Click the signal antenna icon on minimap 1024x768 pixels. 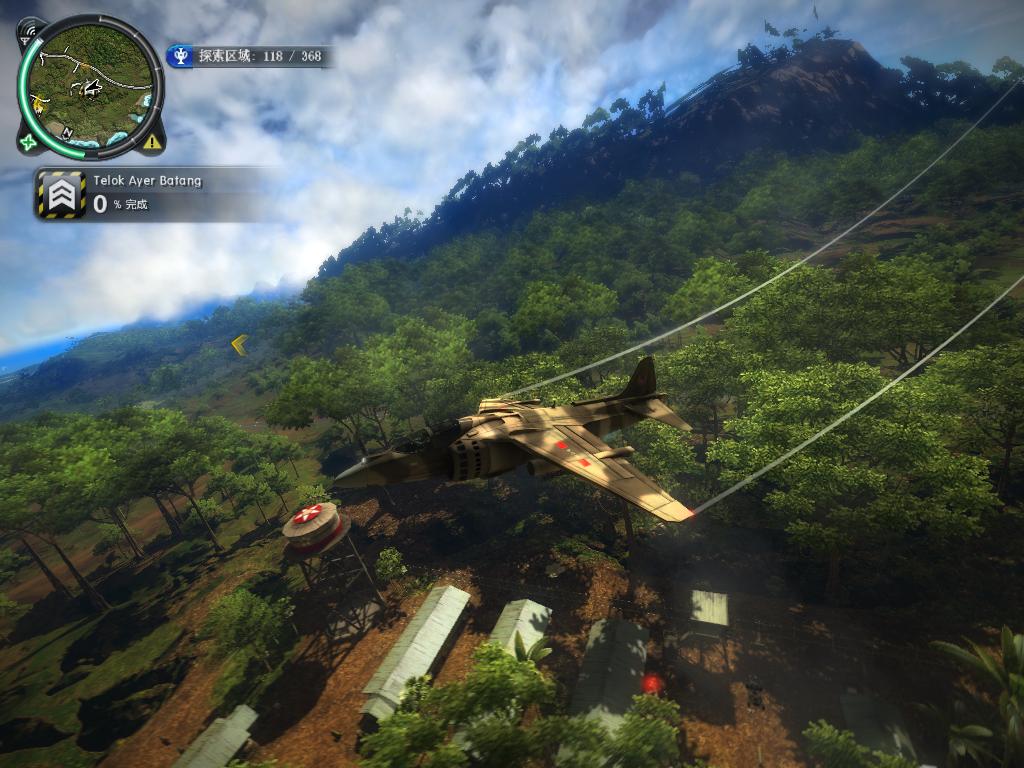pos(29,31)
